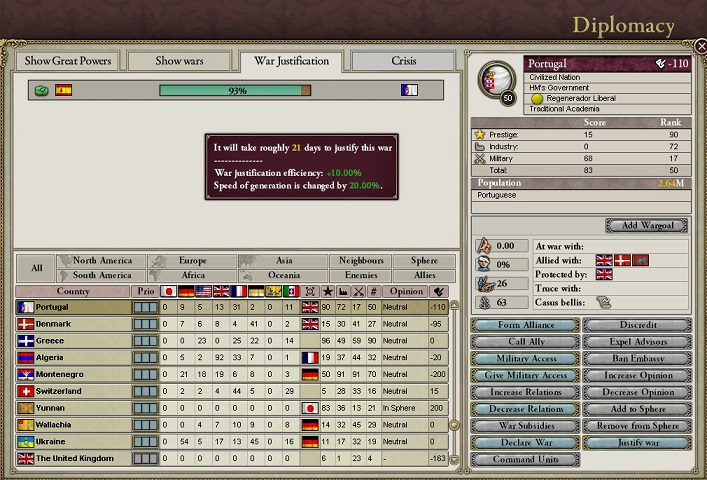This screenshot has width=707, height=480.
Task: Send War Subsidies
Action: click(x=524, y=426)
